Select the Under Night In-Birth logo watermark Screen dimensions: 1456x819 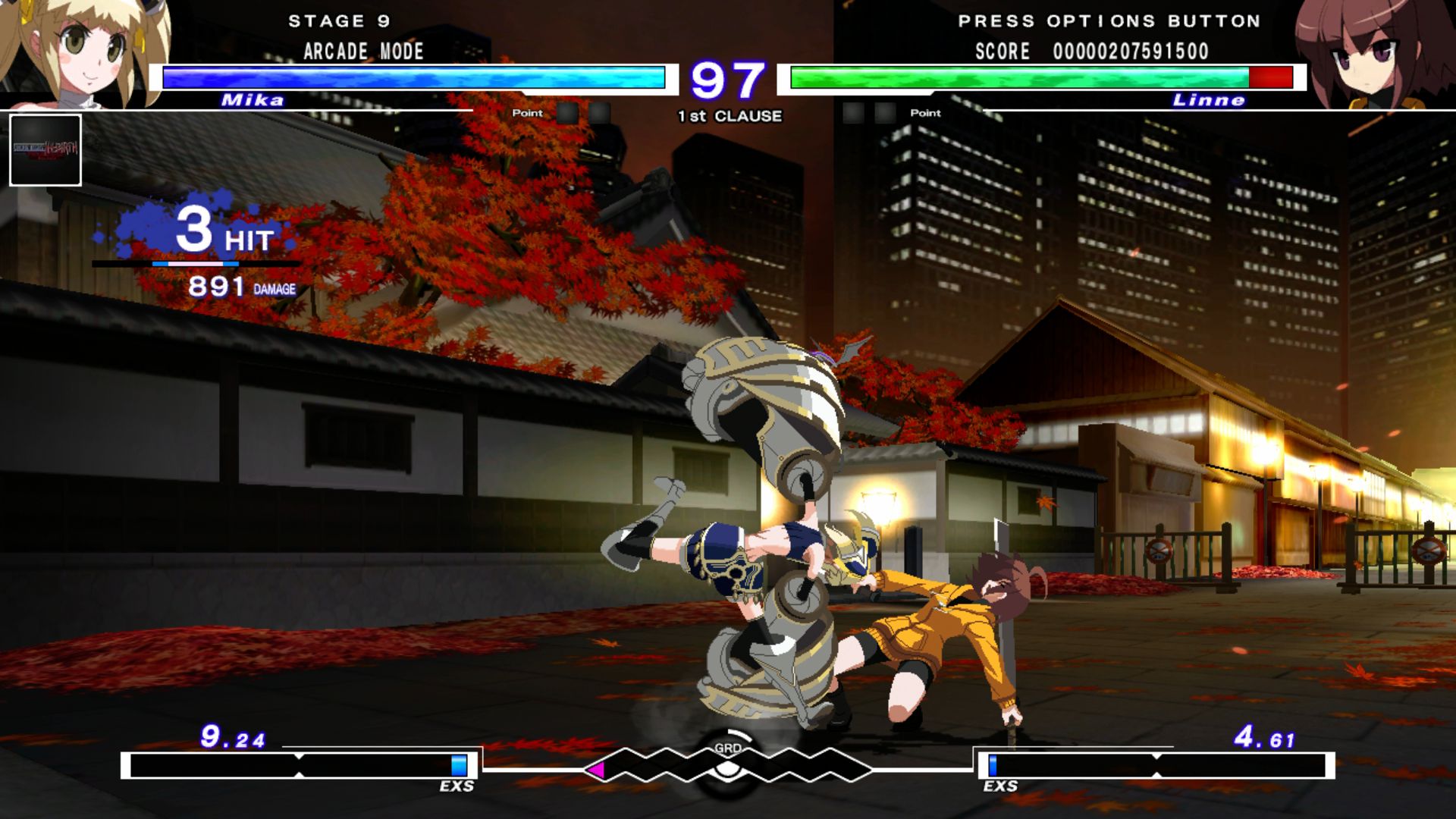coord(45,149)
